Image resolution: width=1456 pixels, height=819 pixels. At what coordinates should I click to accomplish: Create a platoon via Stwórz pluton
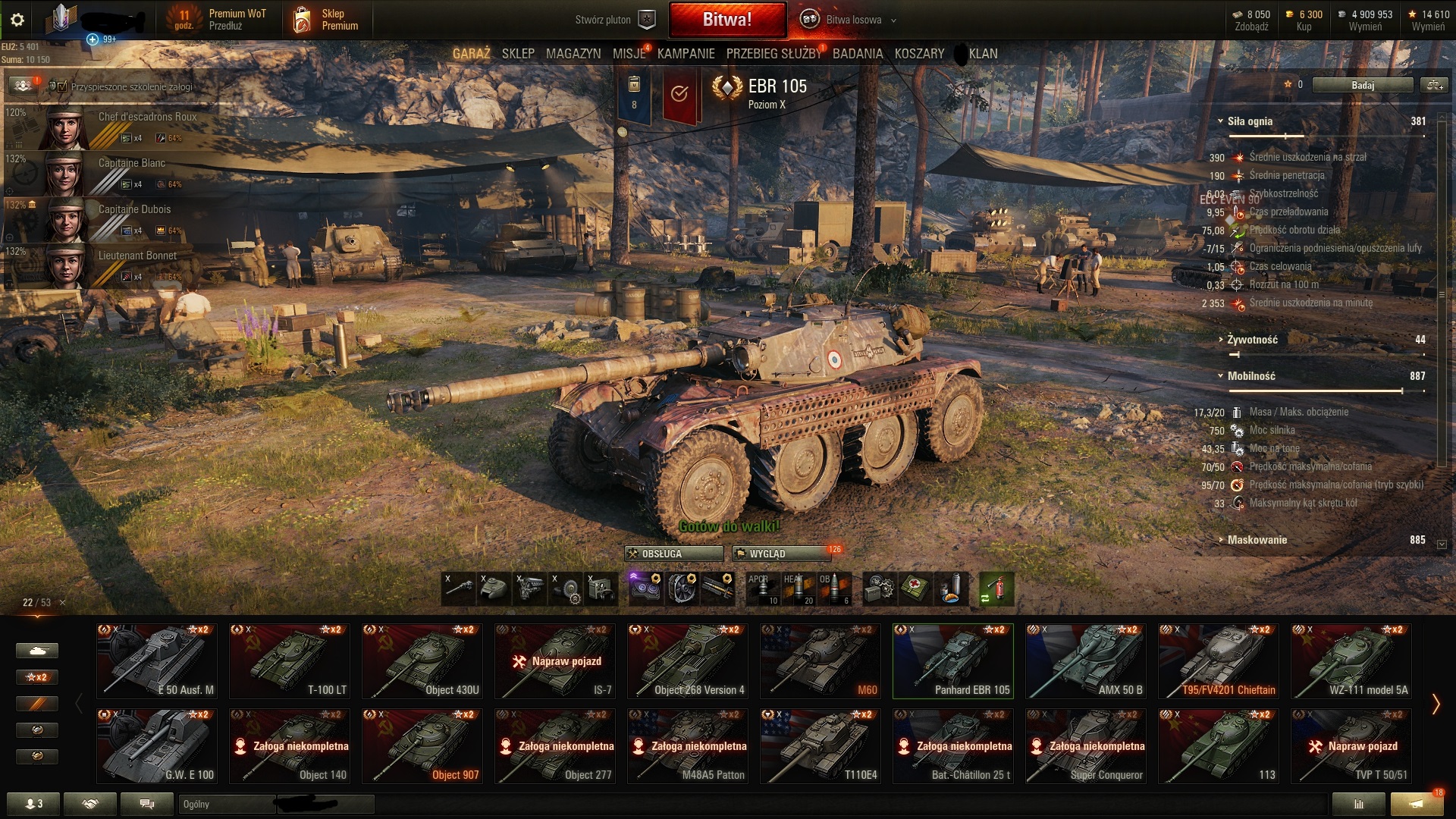[613, 20]
